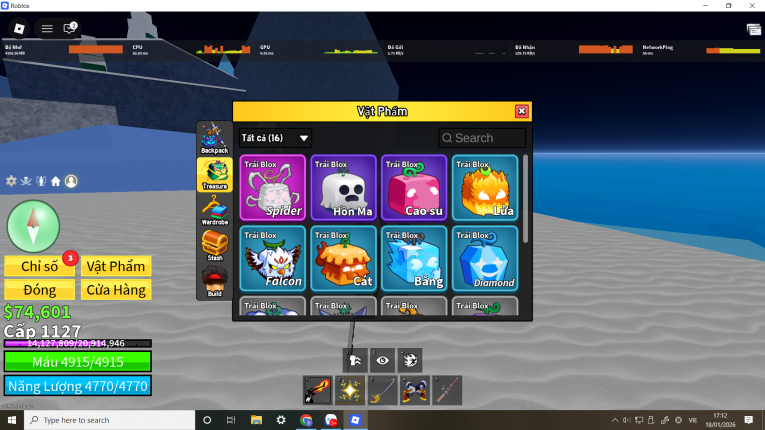Screen dimensions: 765x430
Task: Choose the Cát sand fruit
Action: (x=343, y=258)
